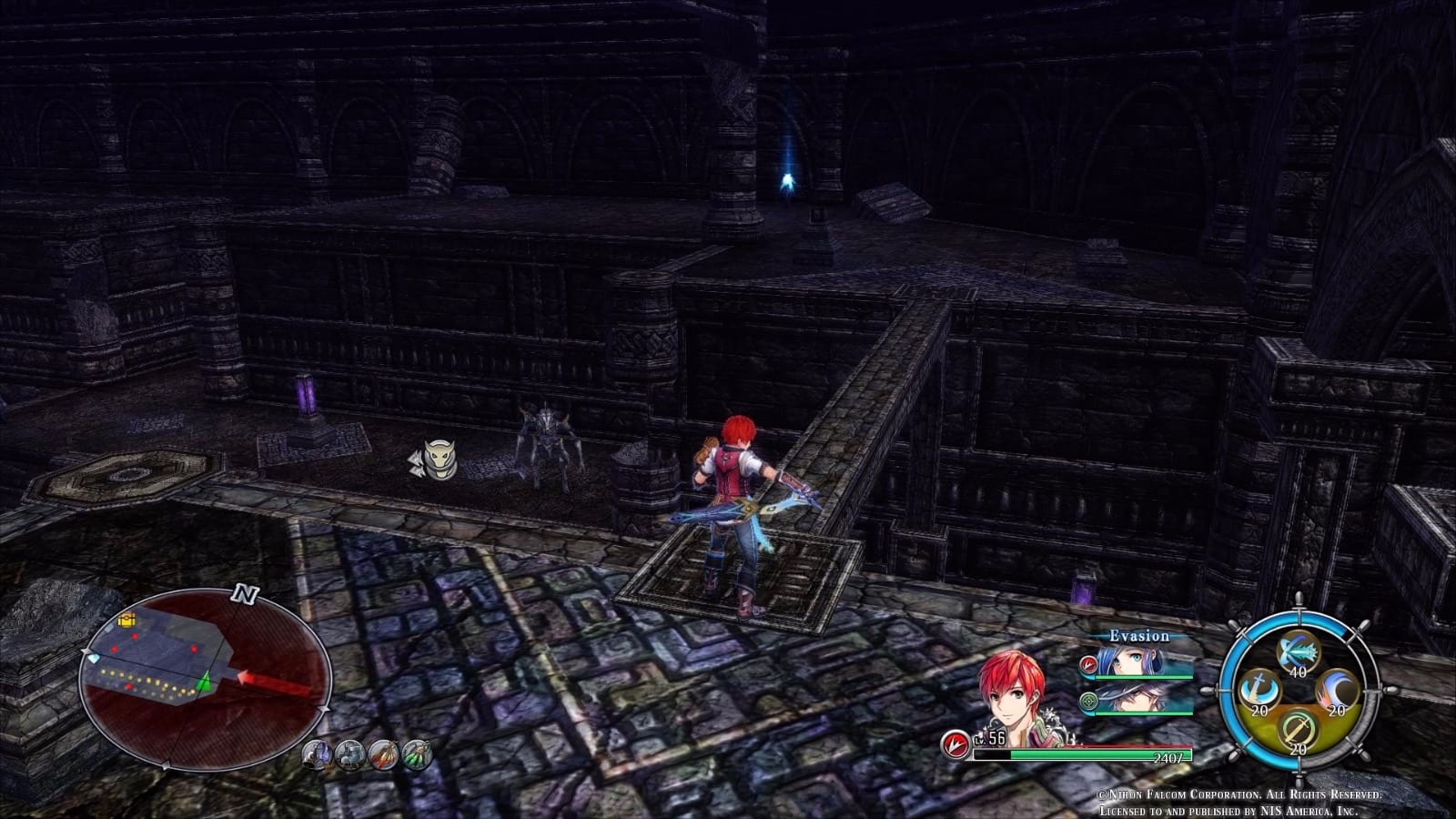This screenshot has width=1456, height=819.
Task: Click the armor quick-item icon next to the potion
Action: (350, 753)
